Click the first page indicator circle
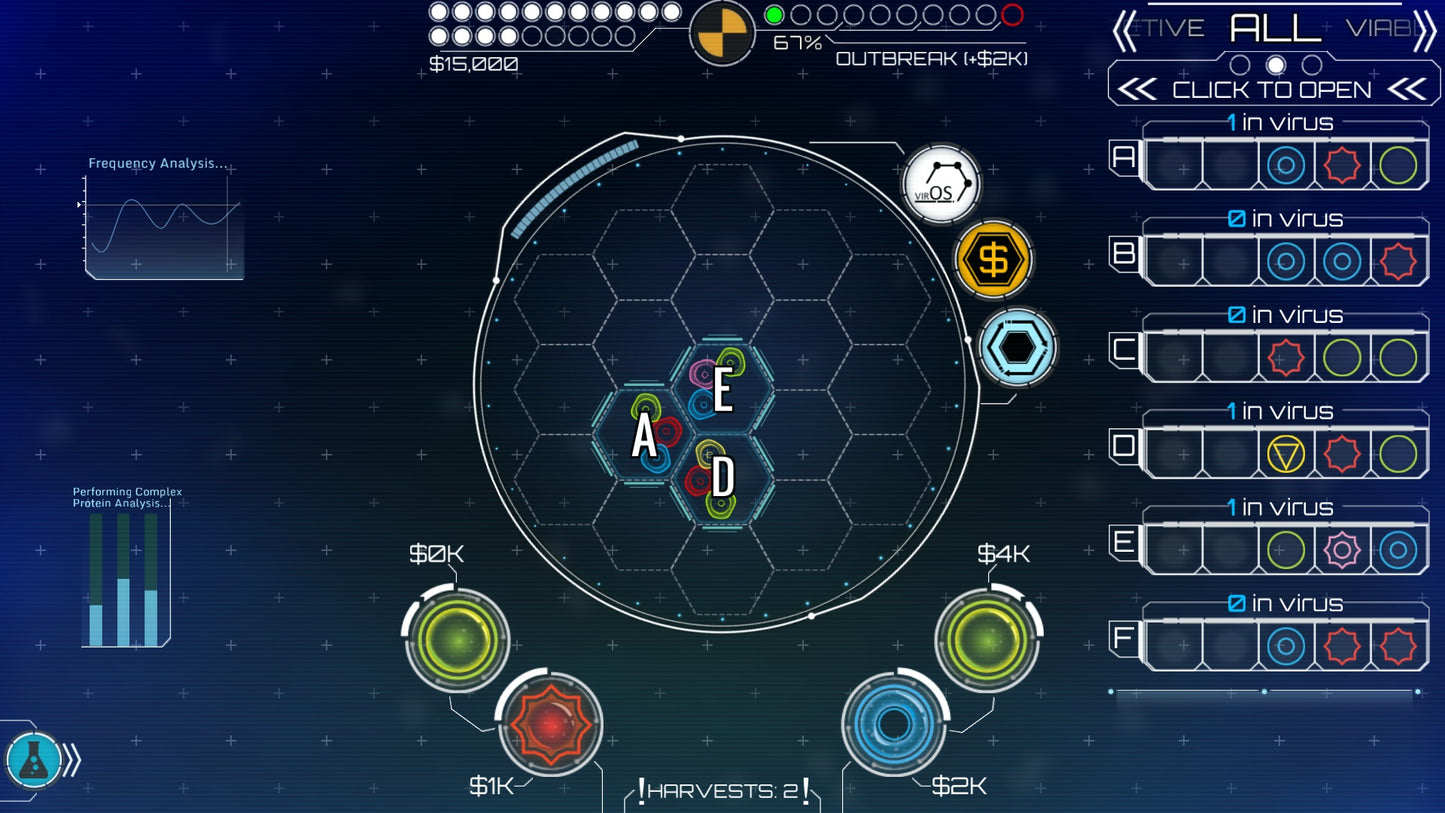 (x=1241, y=63)
